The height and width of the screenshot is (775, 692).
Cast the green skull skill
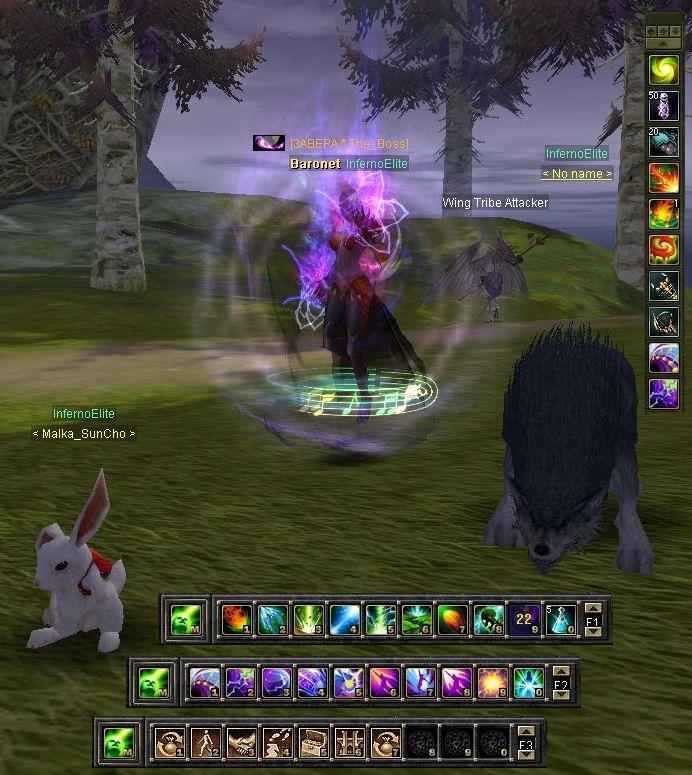point(488,620)
